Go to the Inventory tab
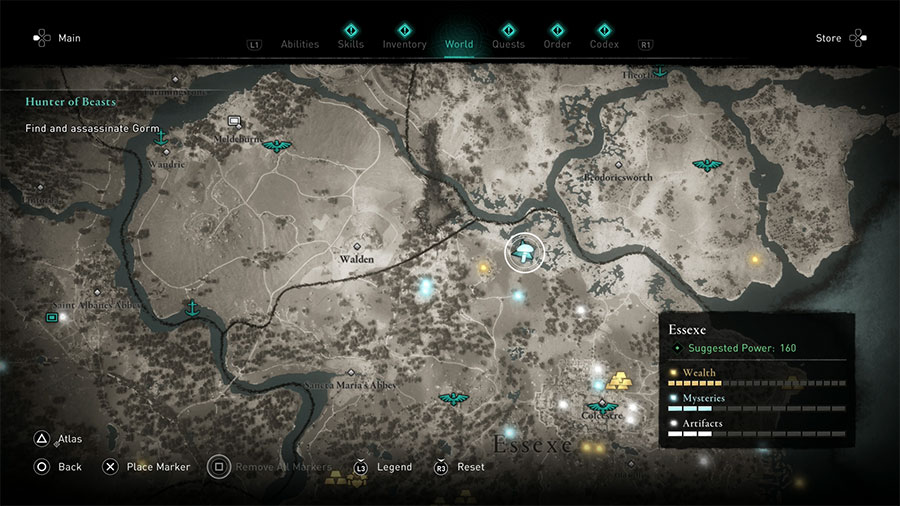 tap(404, 44)
